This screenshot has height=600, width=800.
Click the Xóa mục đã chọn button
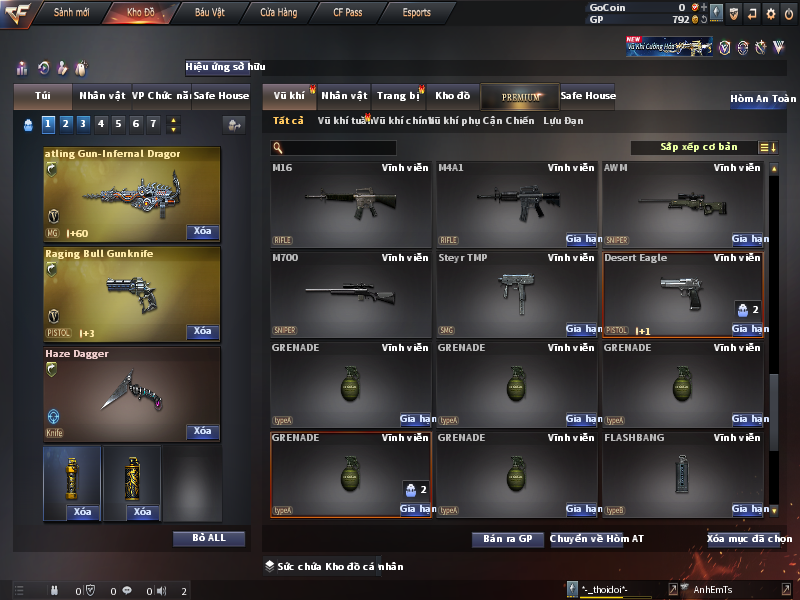click(x=749, y=539)
